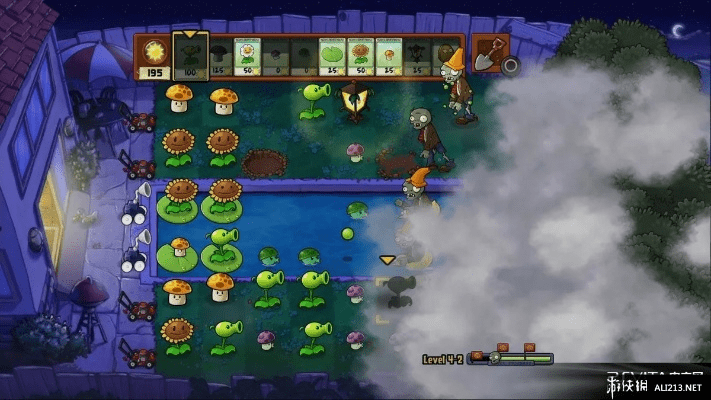The image size is (711, 400).
Task: Pick the Lily Pad seed packet
Action: coord(333,56)
